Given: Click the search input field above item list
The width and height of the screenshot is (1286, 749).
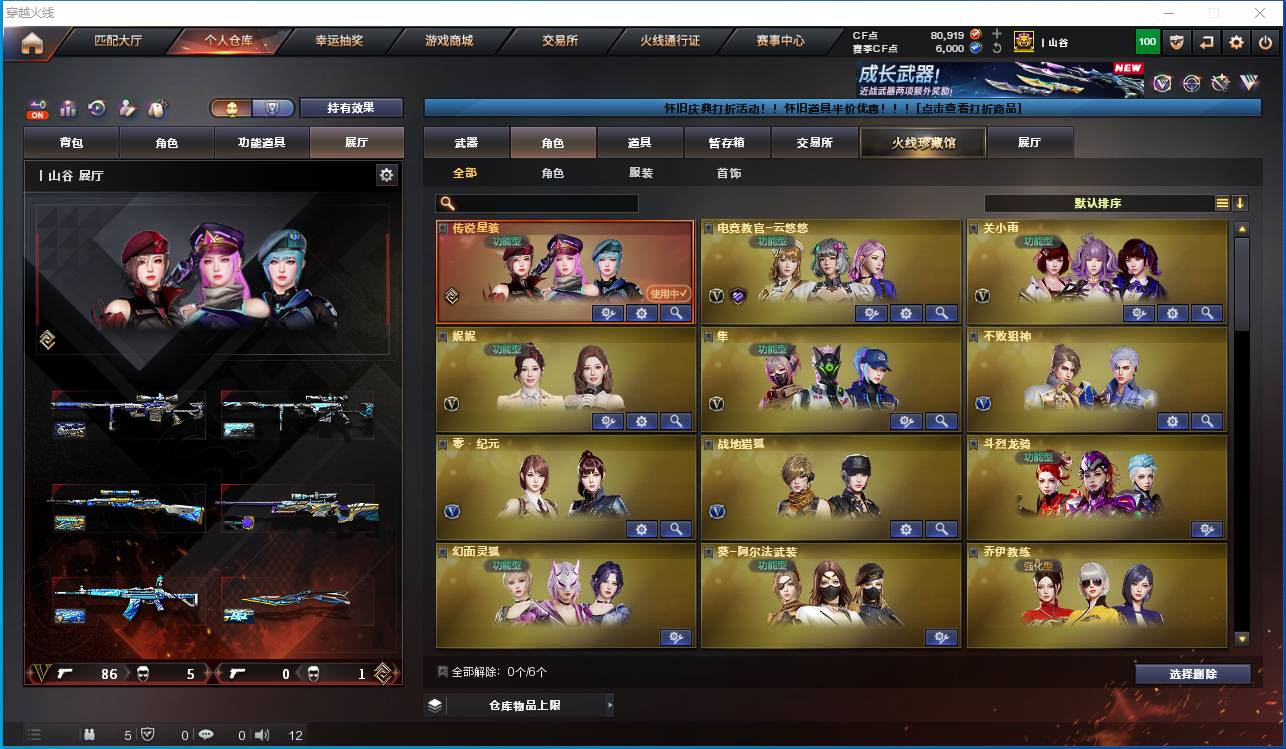Looking at the screenshot, I should [540, 202].
